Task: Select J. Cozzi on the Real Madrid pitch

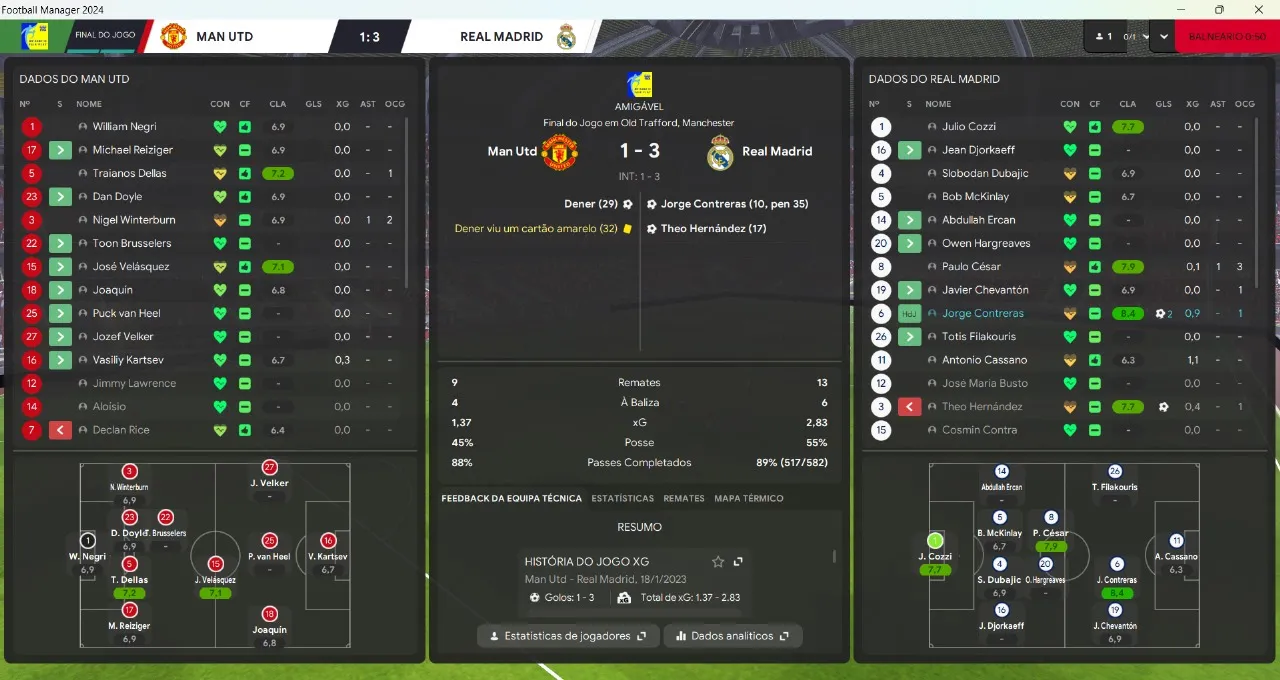Action: coord(935,542)
